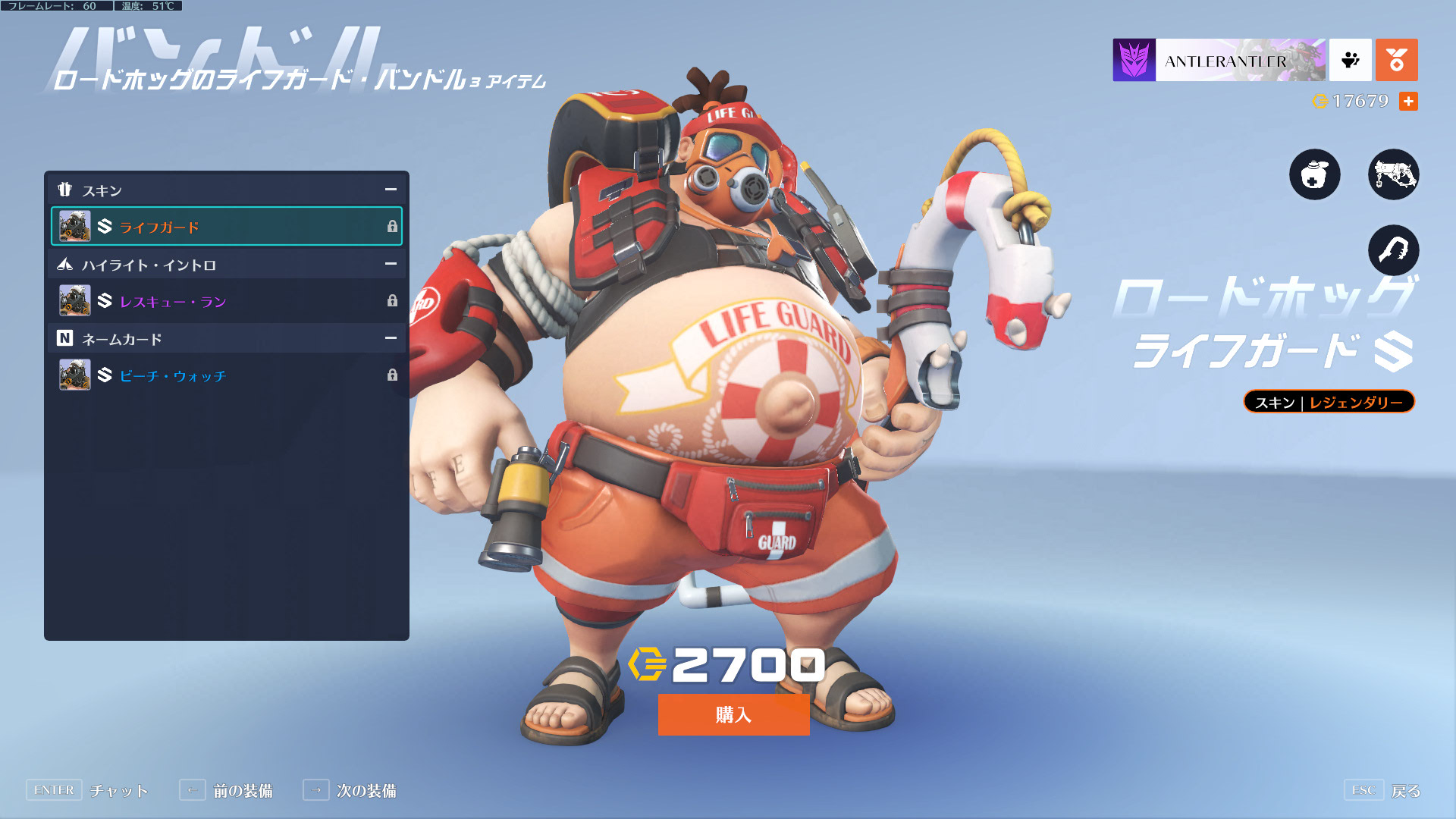
Task: View Roadhog's chain hook preview
Action: (1393, 250)
